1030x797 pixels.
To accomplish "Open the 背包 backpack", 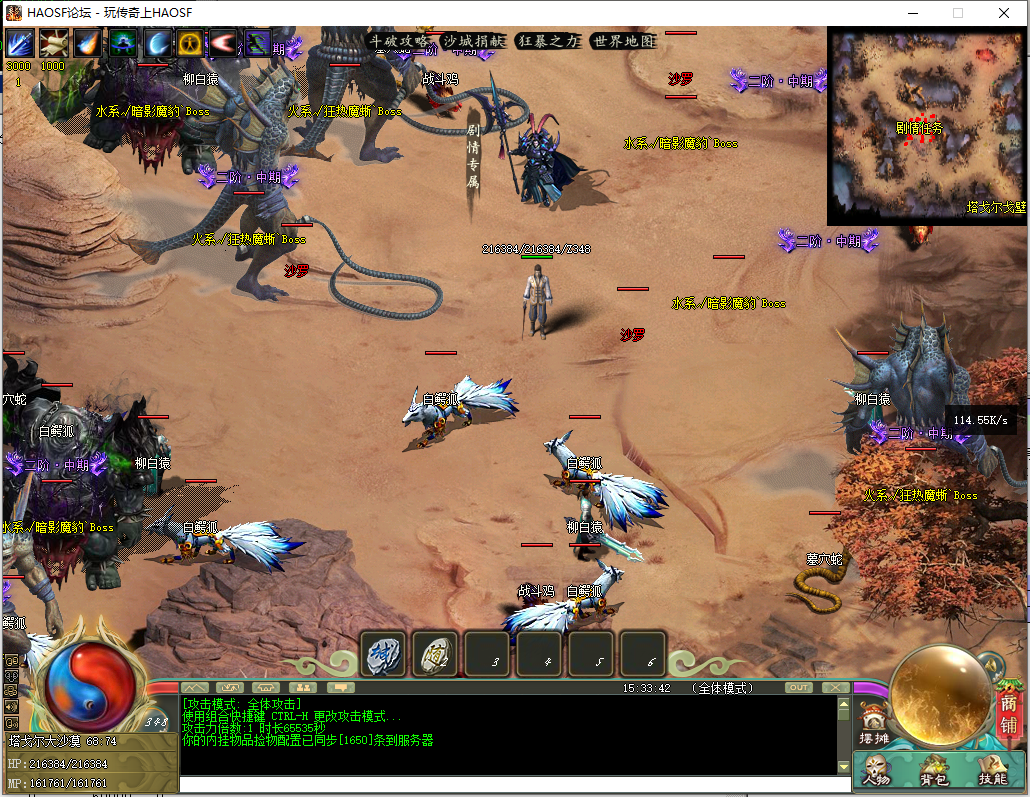I will pos(934,770).
